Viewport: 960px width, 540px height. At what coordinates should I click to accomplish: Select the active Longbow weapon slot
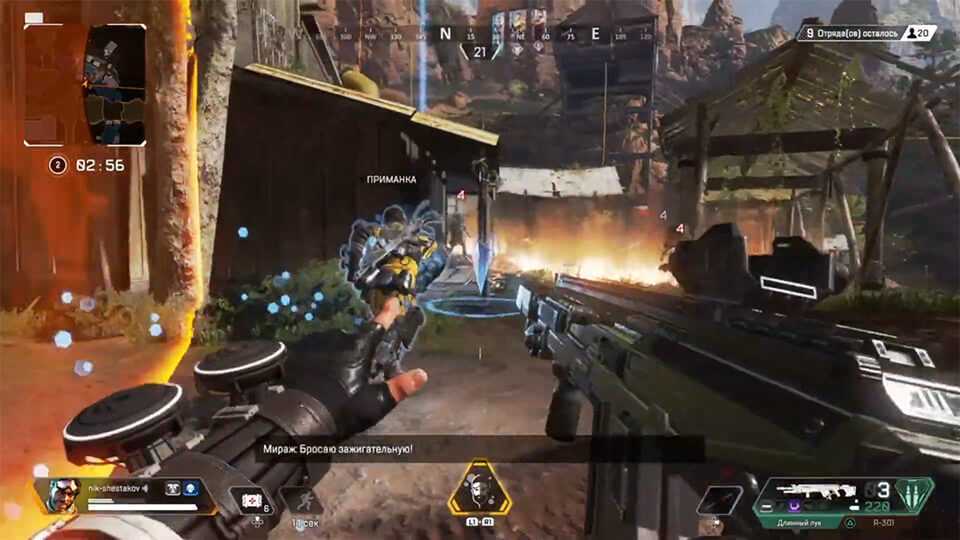click(808, 521)
